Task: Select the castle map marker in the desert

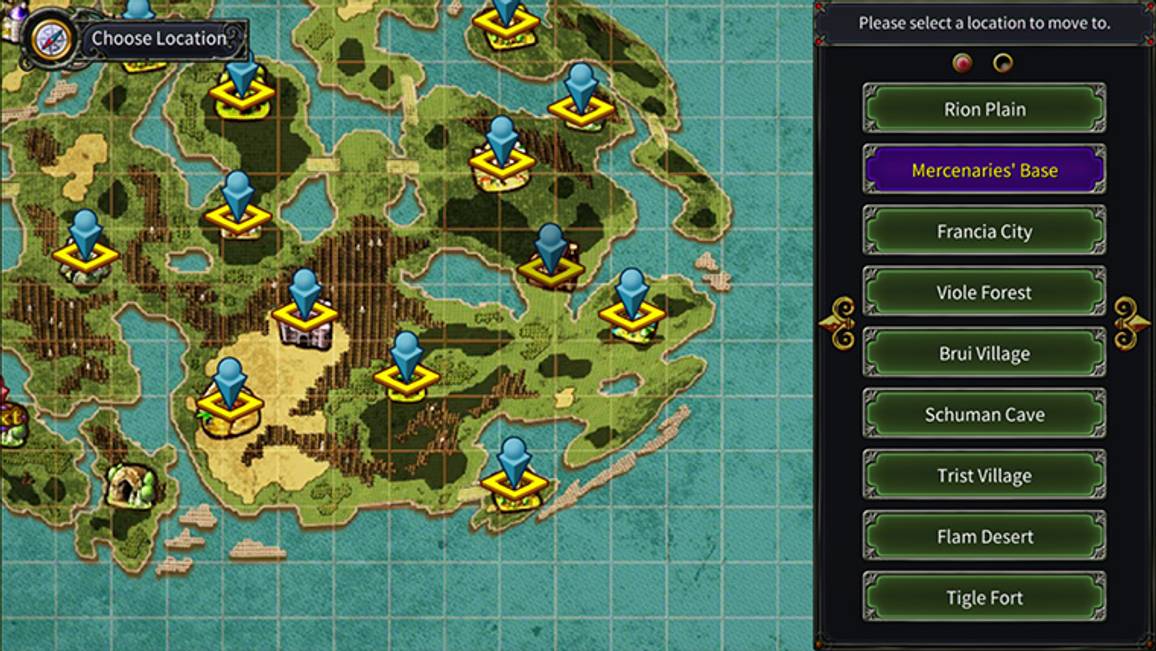Action: point(305,318)
